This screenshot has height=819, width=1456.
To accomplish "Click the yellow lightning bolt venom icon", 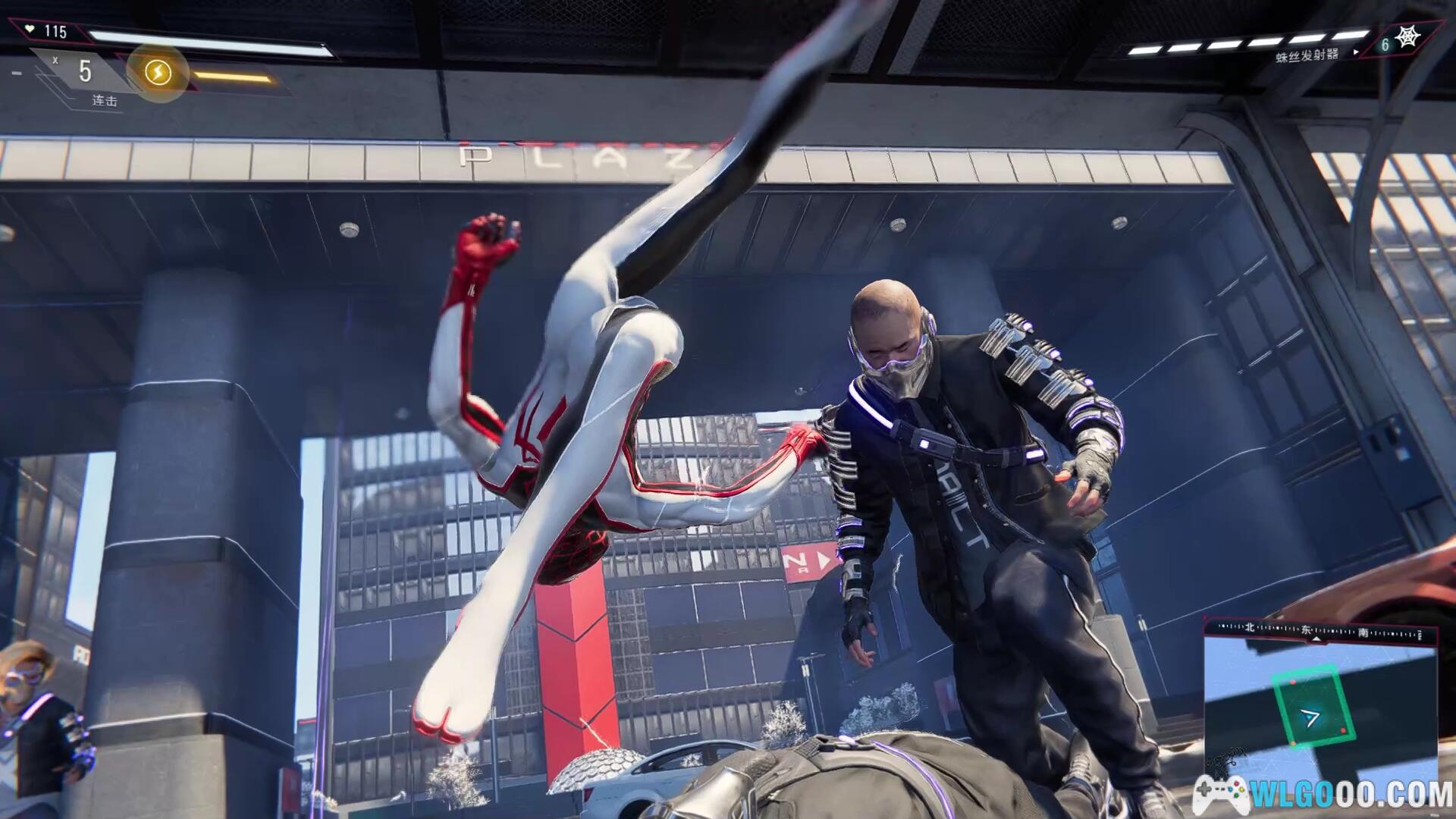I will [x=158, y=73].
